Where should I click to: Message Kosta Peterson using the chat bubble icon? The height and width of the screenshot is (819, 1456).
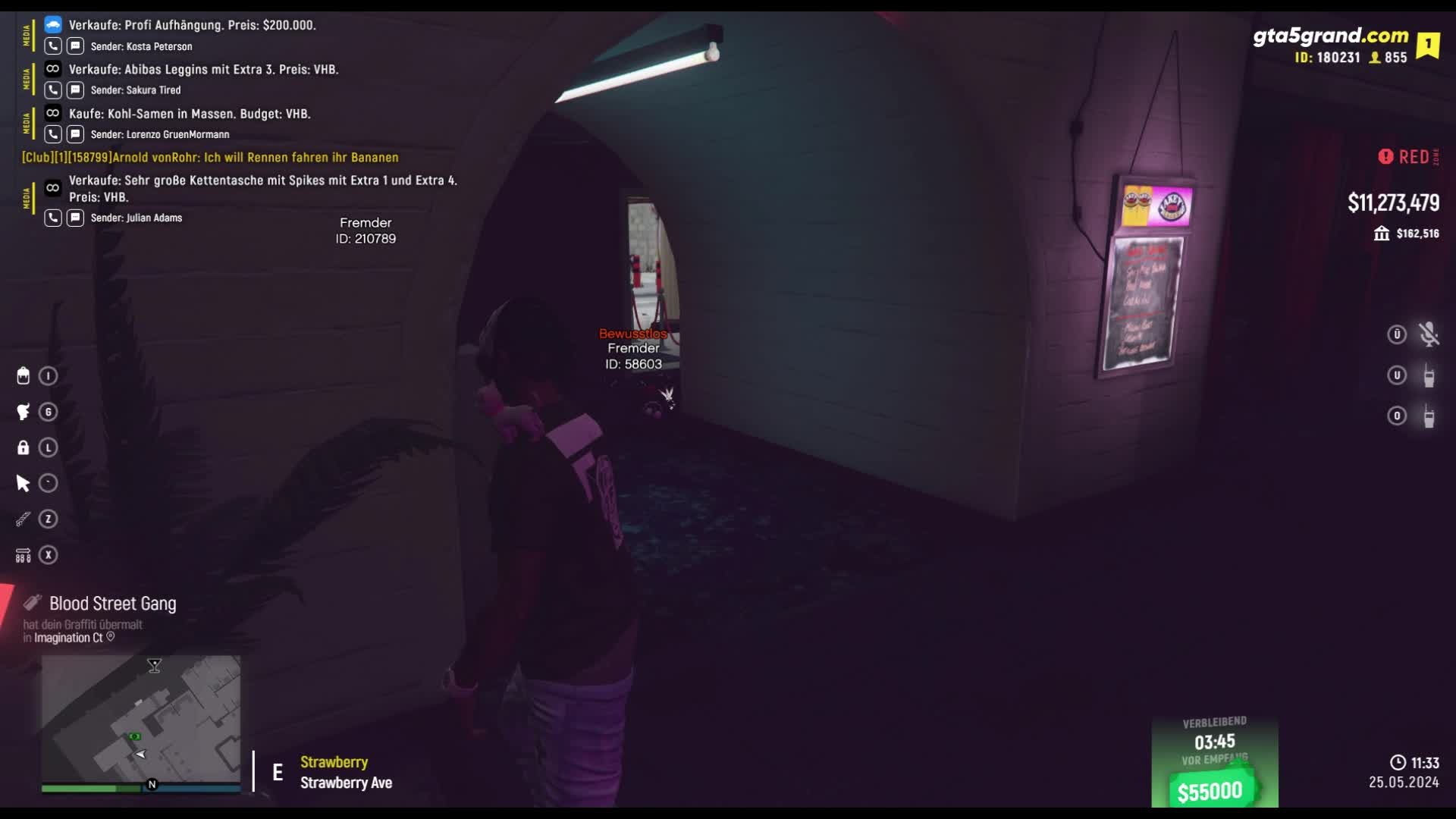(75, 46)
